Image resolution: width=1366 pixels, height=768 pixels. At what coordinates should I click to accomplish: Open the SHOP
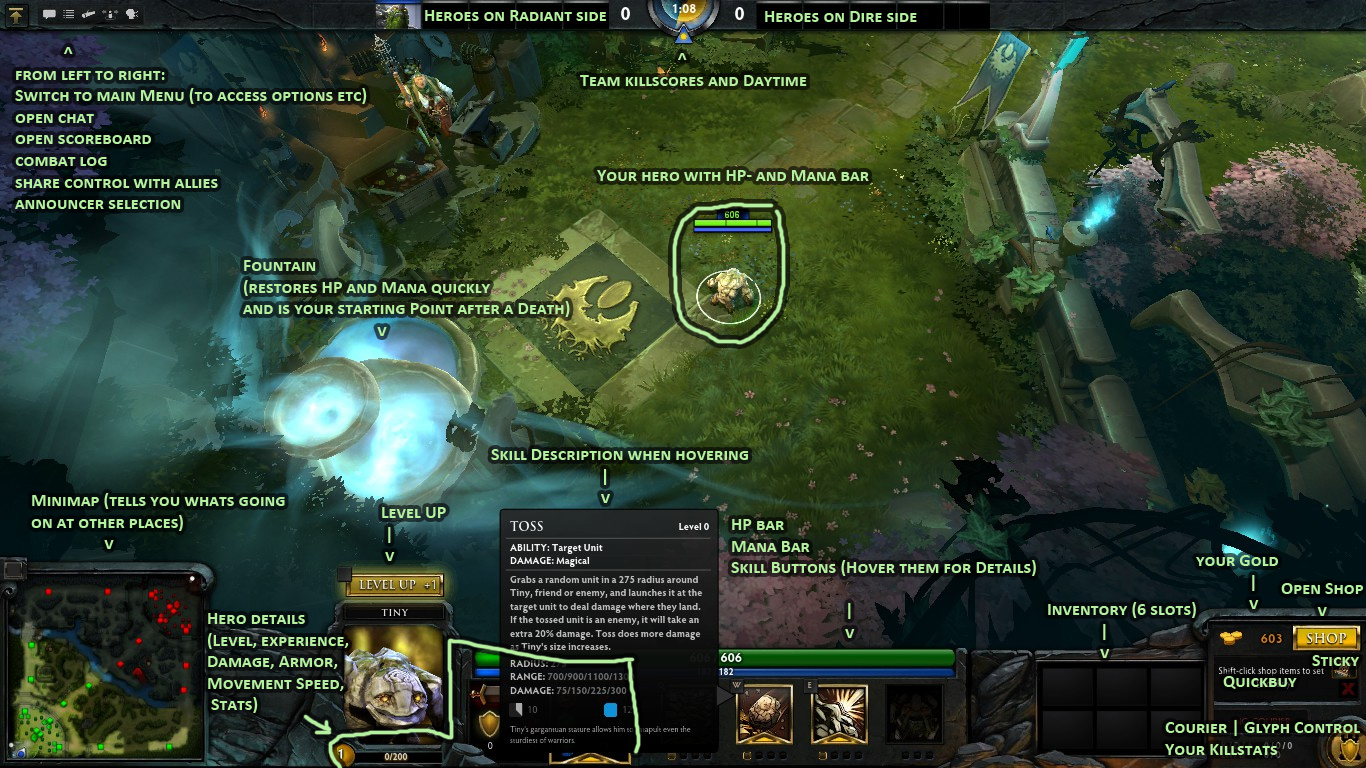coord(1327,639)
